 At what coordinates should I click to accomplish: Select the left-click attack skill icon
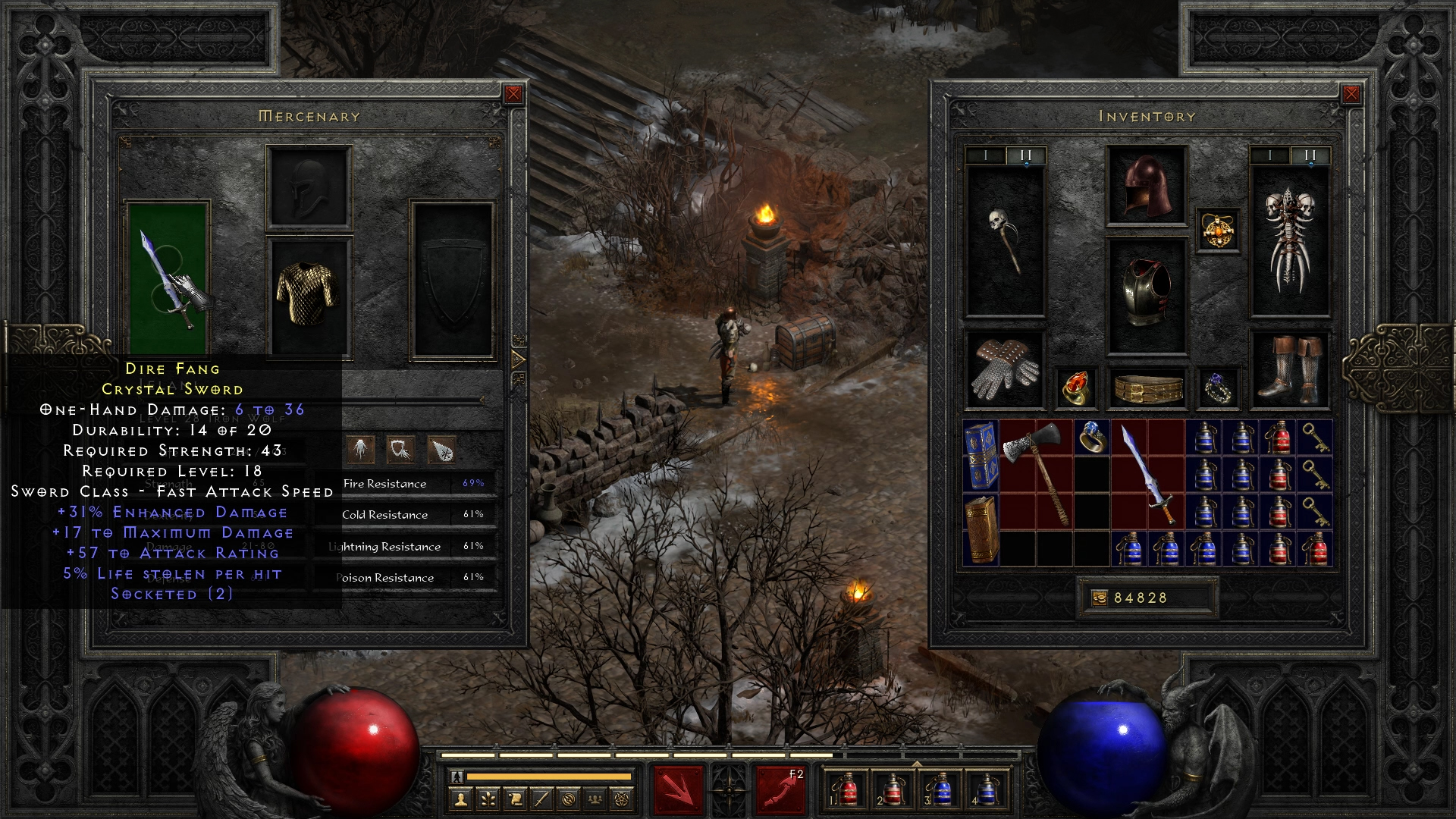678,790
